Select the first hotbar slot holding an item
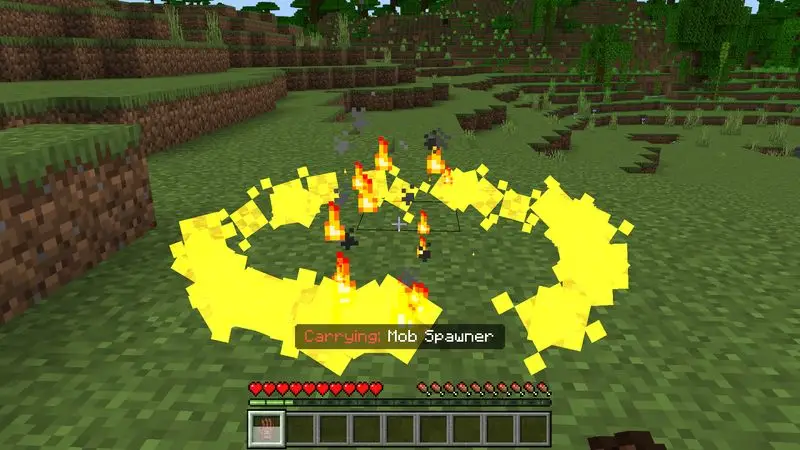This screenshot has width=800, height=450. [x=265, y=427]
